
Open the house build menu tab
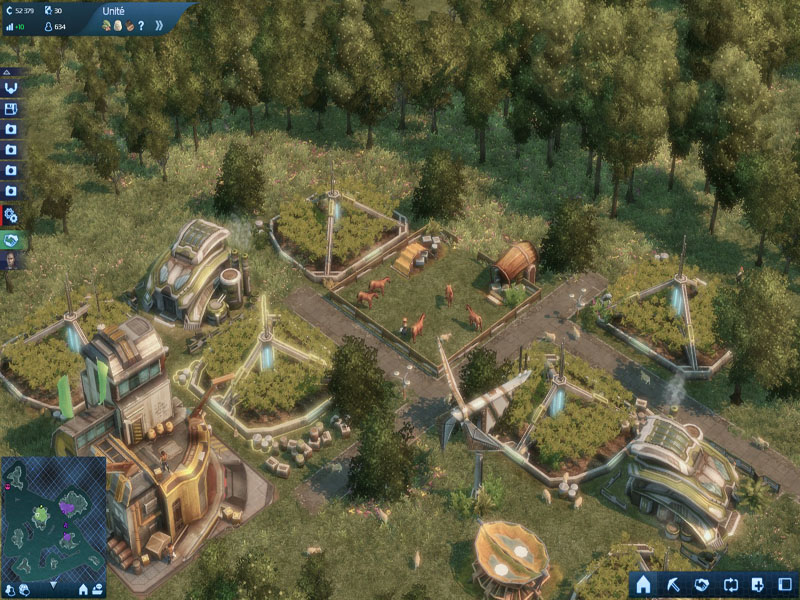[644, 584]
